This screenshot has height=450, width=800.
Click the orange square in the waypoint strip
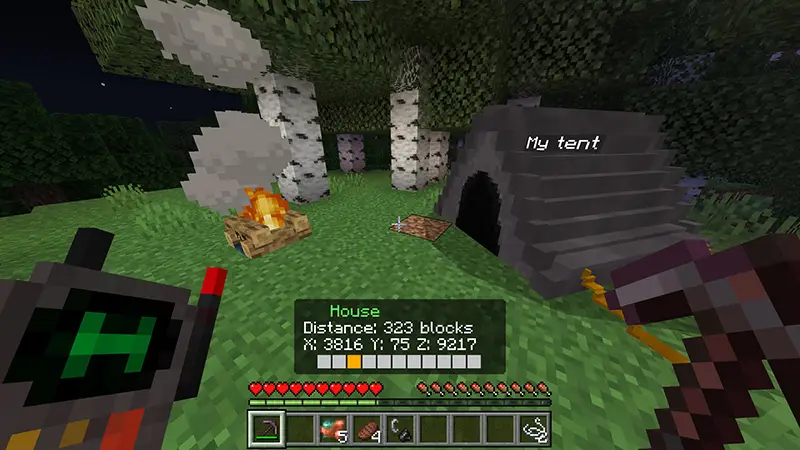point(354,360)
